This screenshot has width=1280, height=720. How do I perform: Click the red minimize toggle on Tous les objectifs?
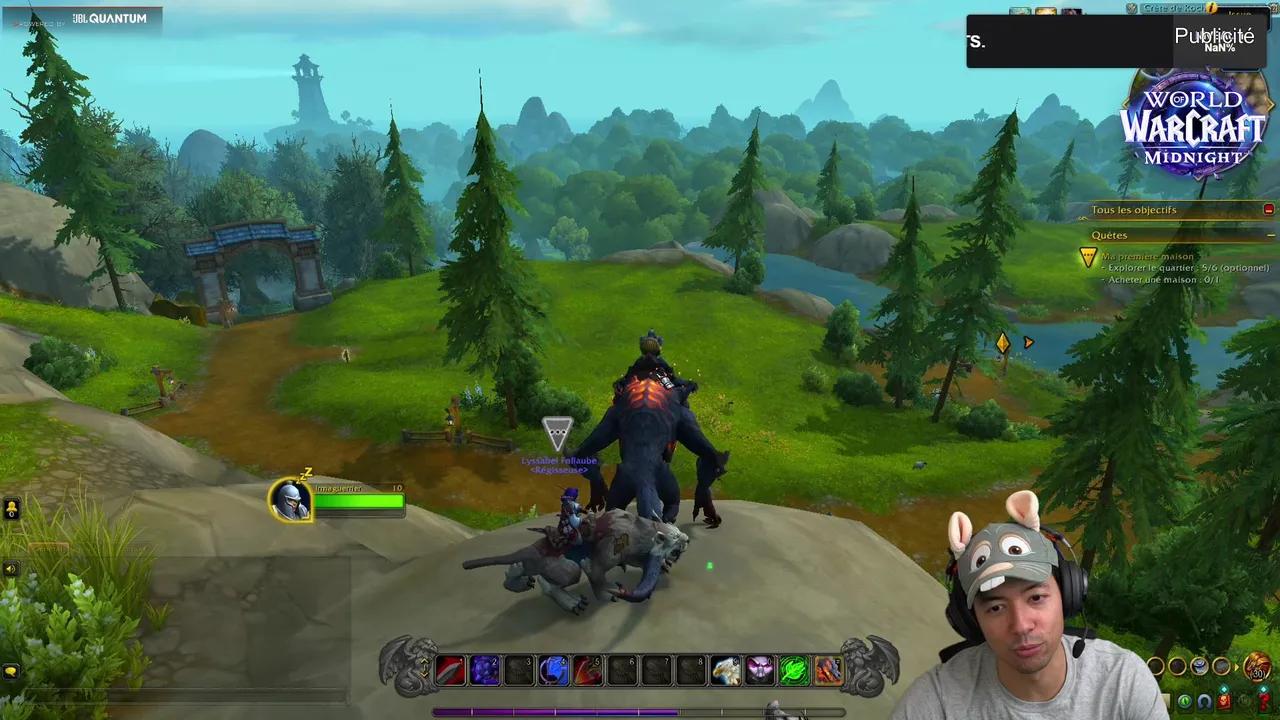coord(1268,209)
